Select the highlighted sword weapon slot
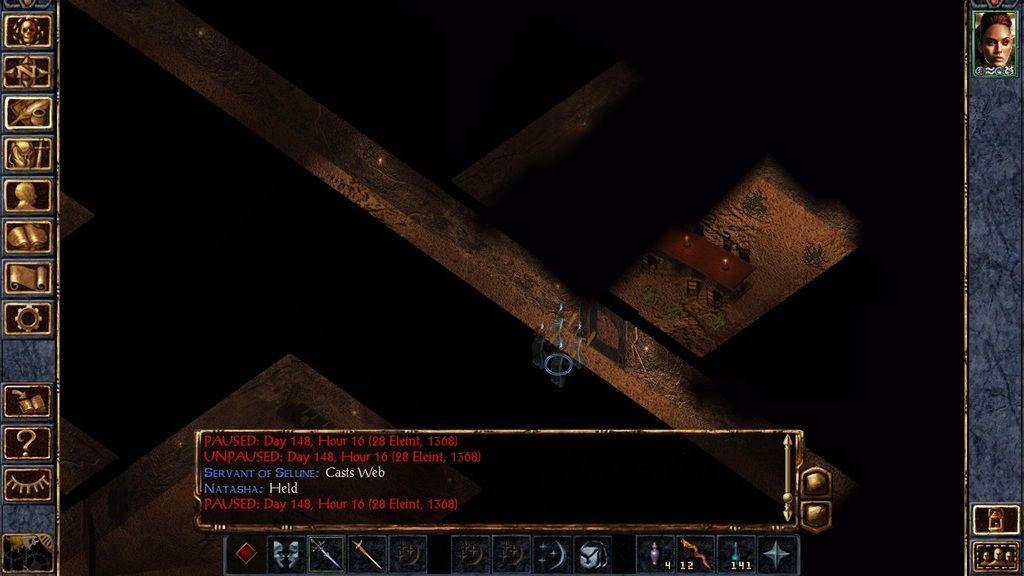Screen dimensions: 1024x576 pyautogui.click(x=326, y=554)
